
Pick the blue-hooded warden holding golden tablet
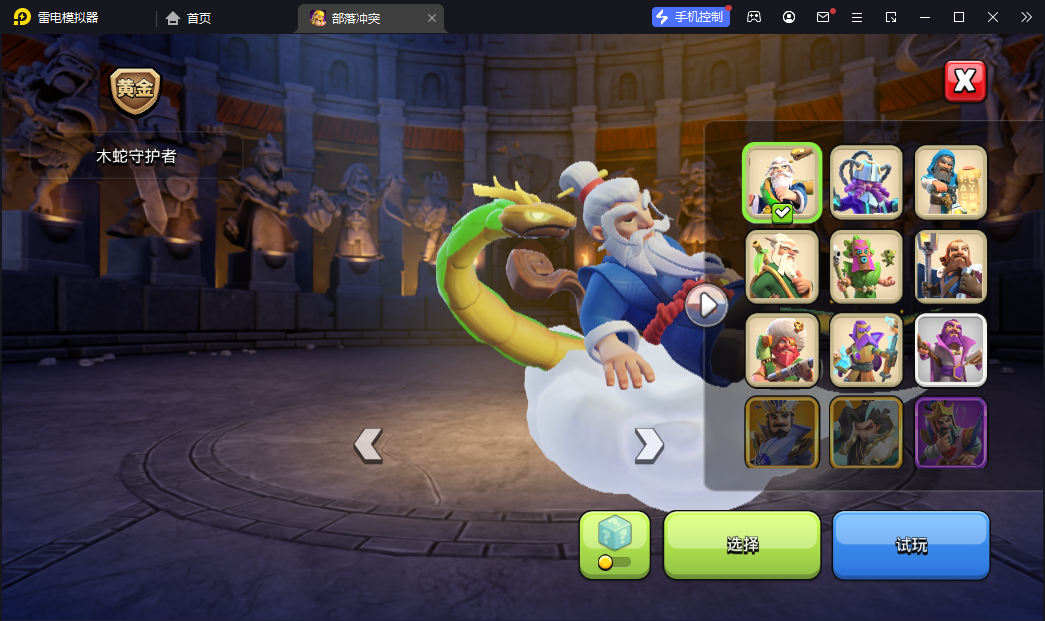951,182
